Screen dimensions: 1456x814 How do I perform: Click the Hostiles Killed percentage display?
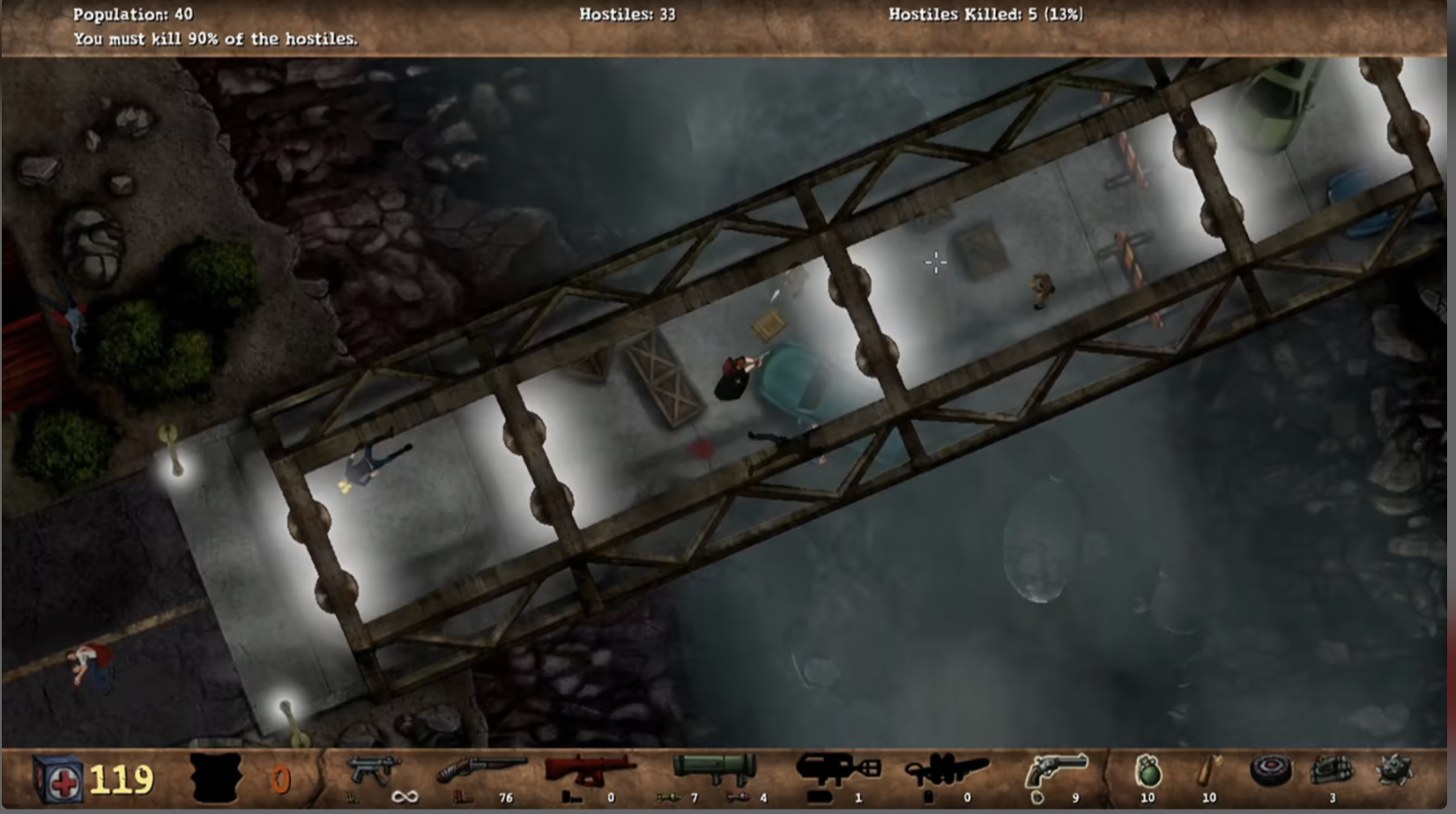point(984,14)
